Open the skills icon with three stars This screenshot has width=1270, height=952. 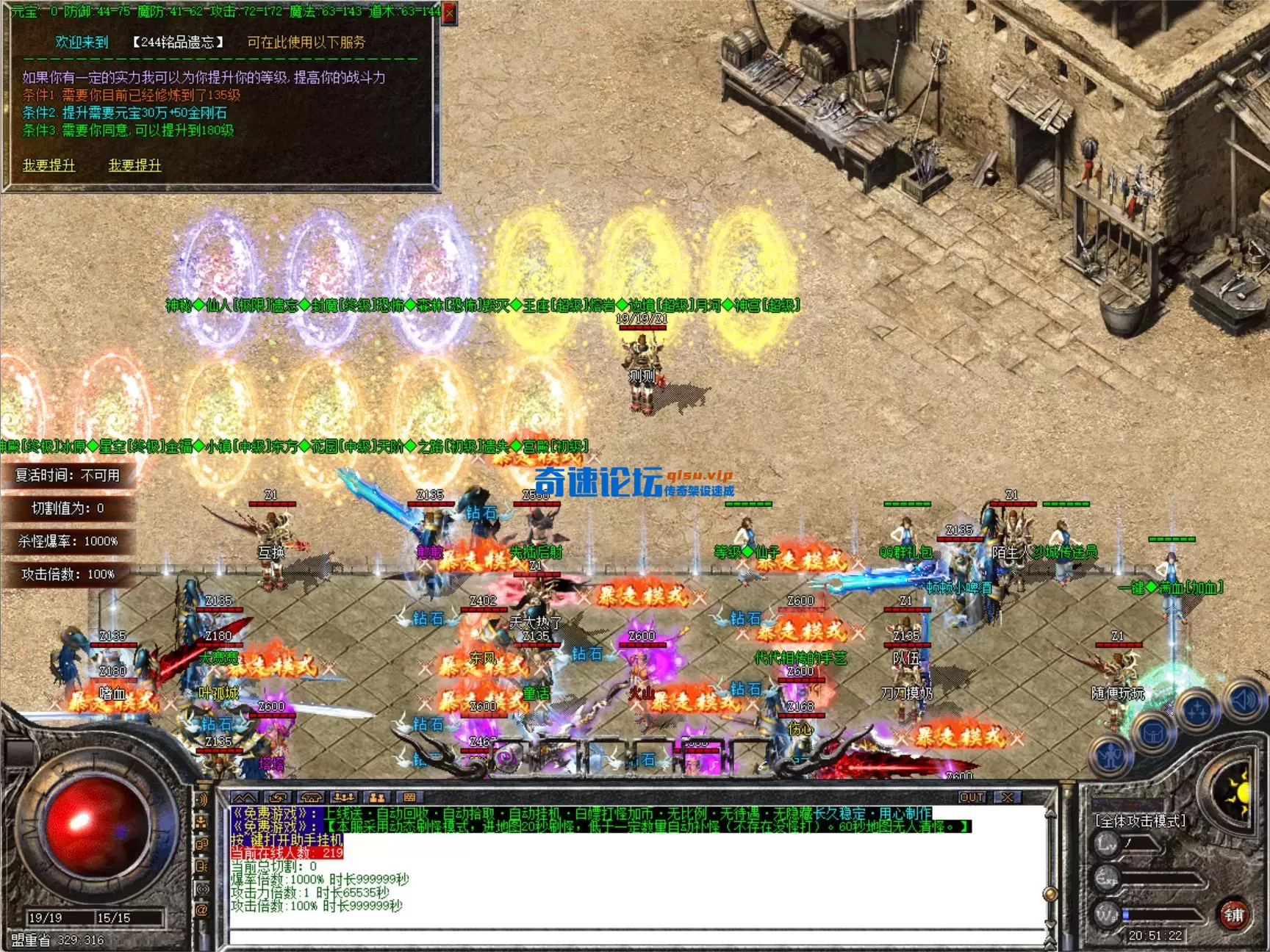(x=1197, y=709)
